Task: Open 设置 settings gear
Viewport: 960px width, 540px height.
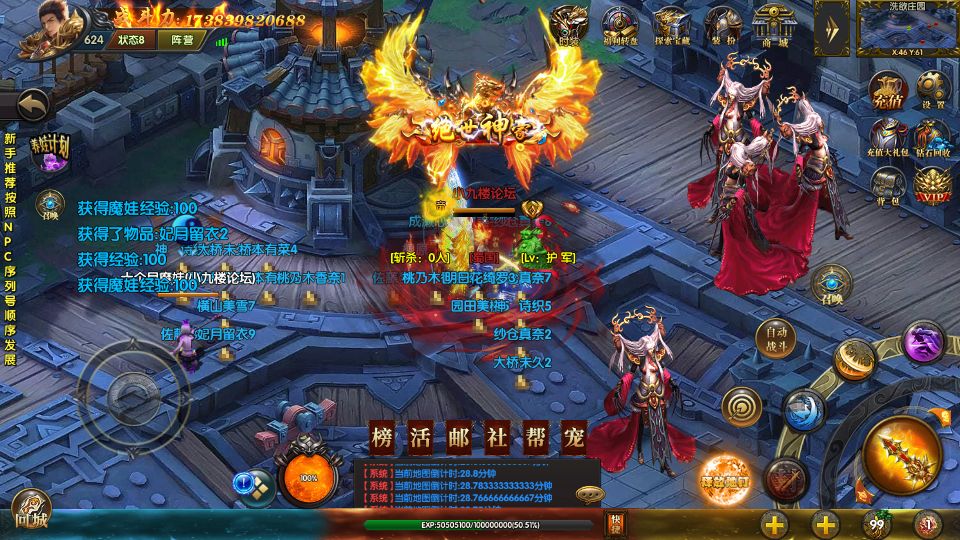Action: [933, 90]
